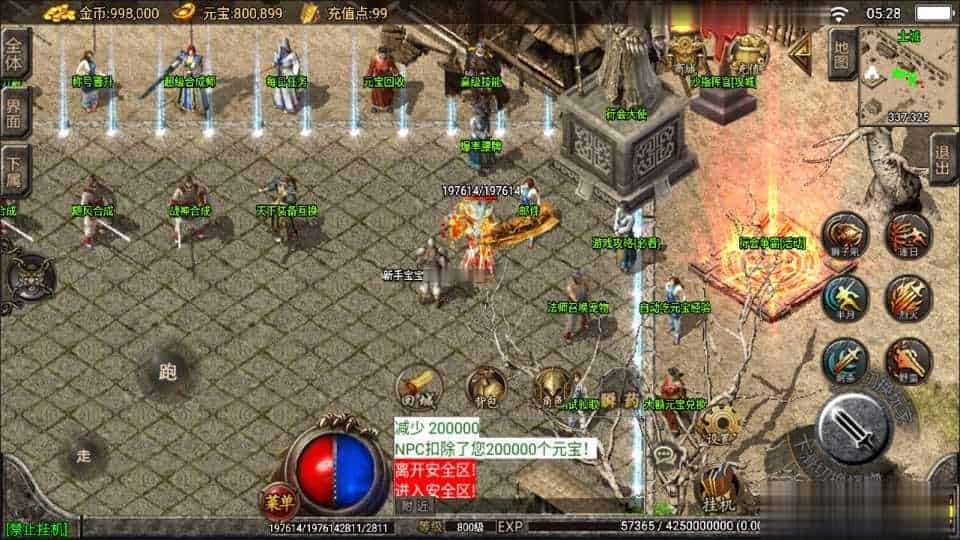Activate the 烈火 skill icon

pos(907,297)
